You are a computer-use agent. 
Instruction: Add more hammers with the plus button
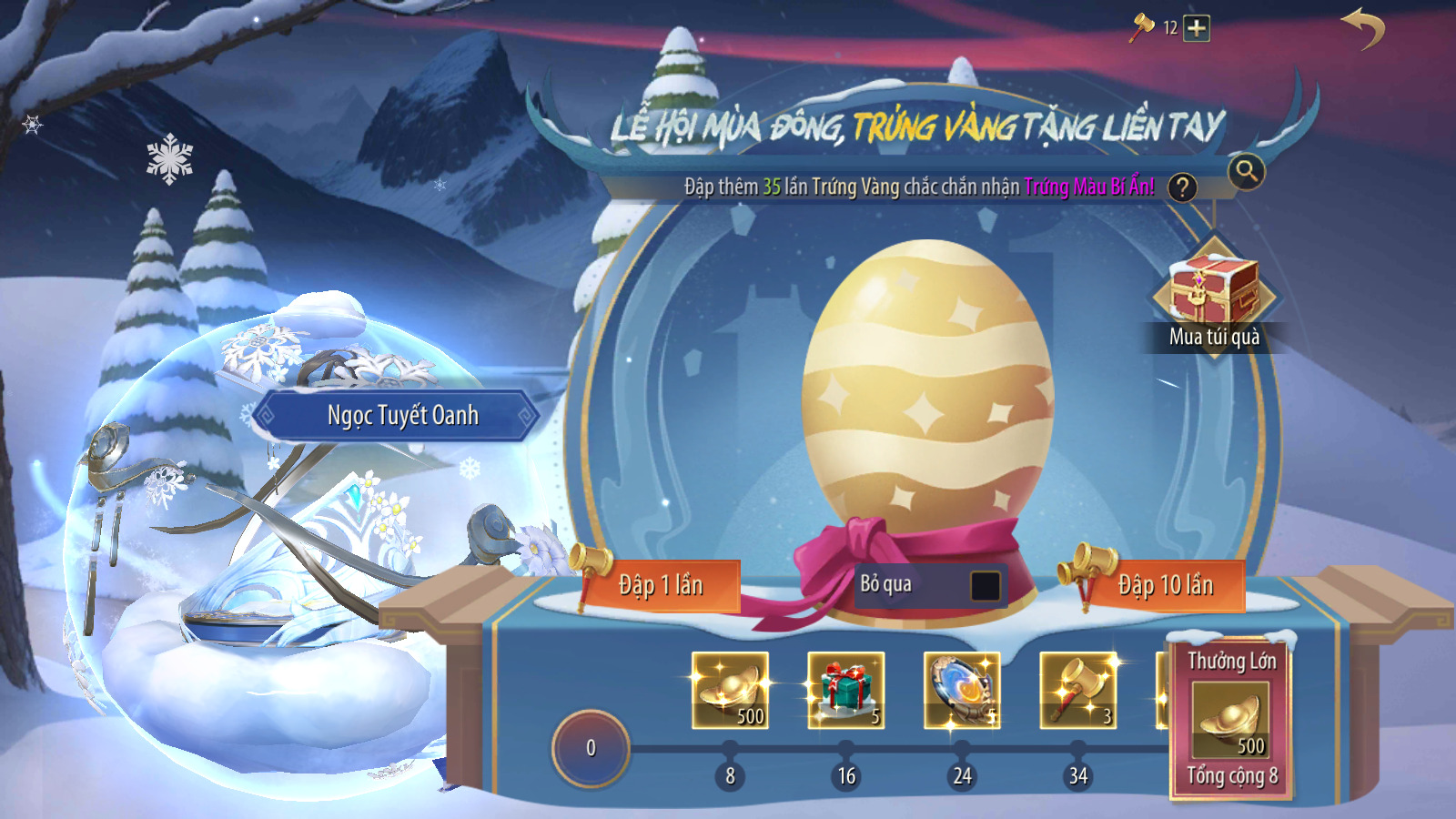pyautogui.click(x=1197, y=28)
